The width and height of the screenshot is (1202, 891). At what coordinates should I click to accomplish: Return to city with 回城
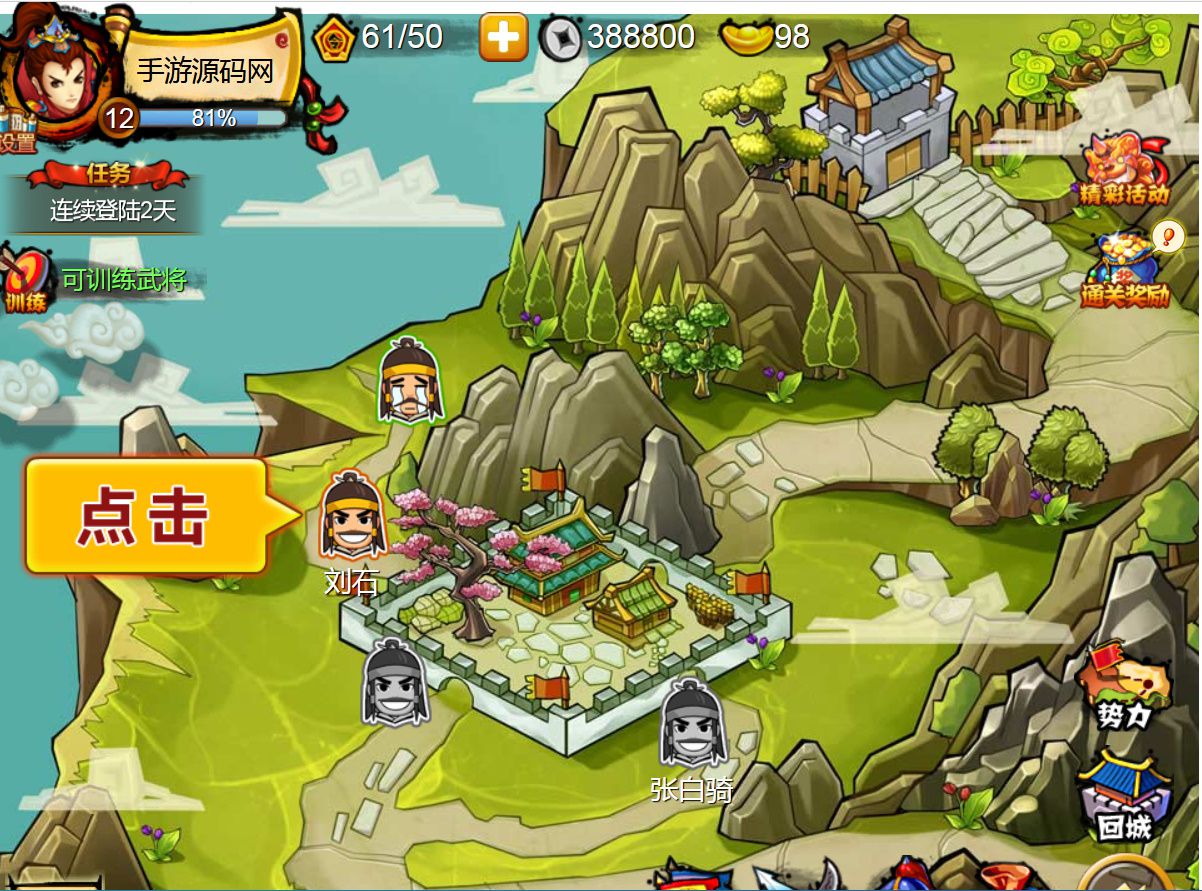click(1125, 797)
